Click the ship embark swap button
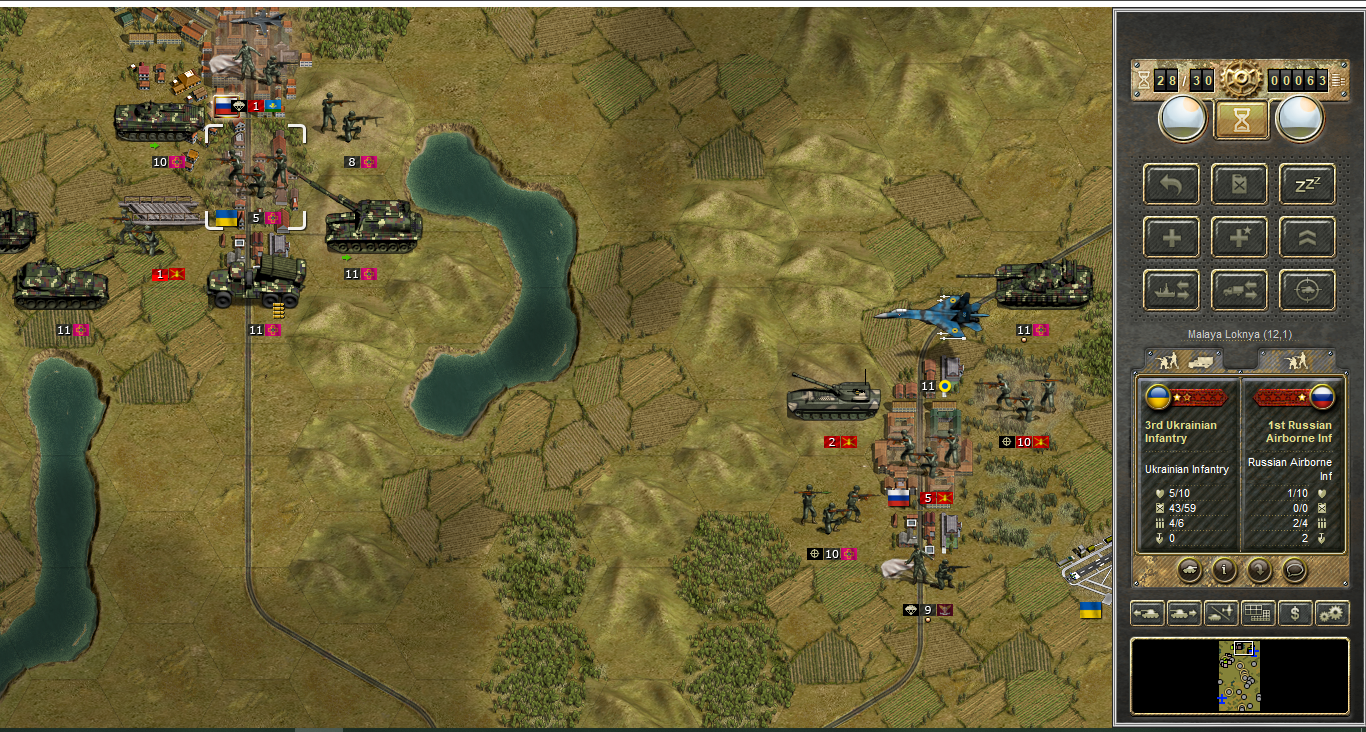The image size is (1366, 732). [1172, 290]
